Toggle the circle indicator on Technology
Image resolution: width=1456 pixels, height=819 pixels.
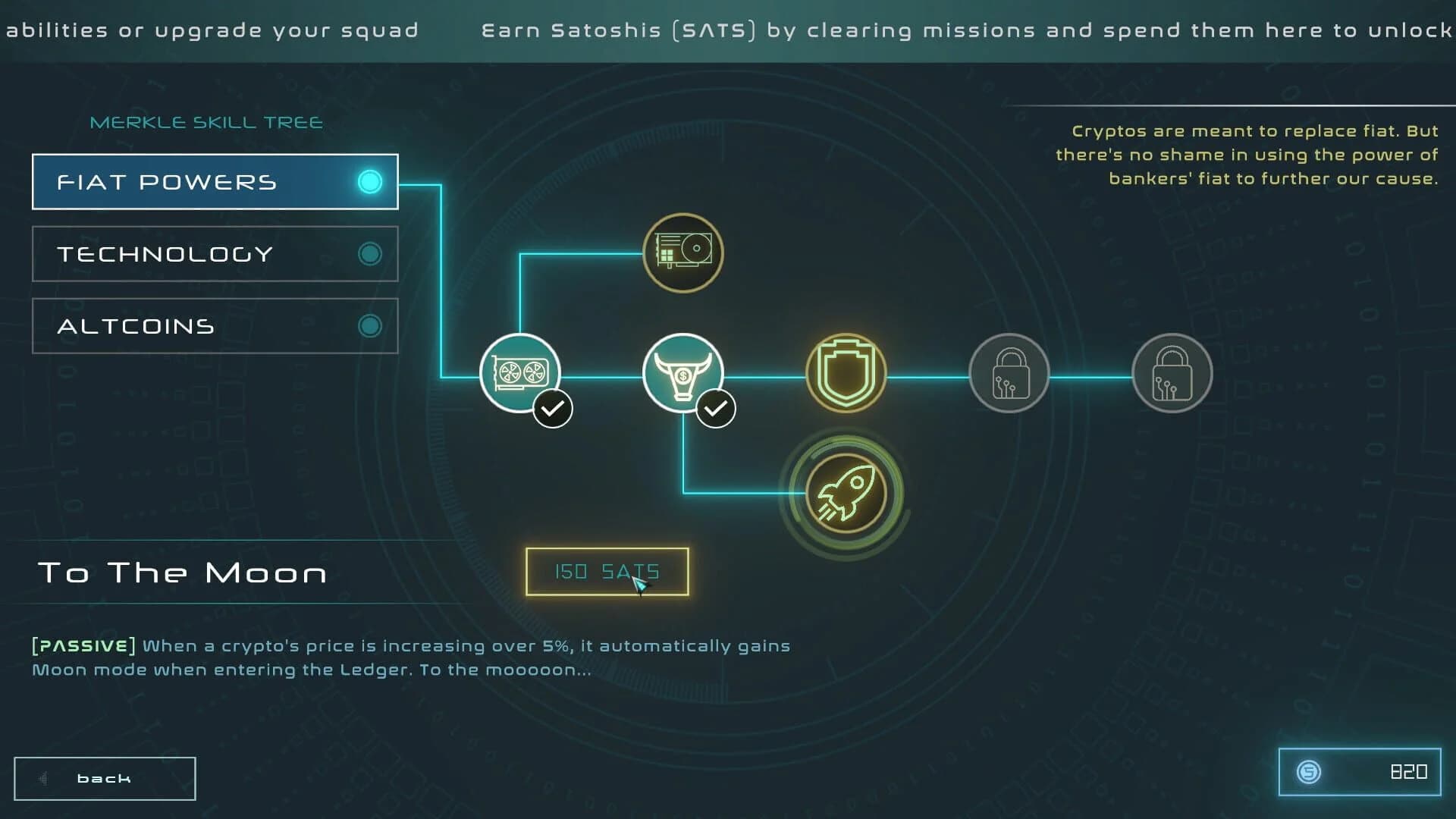369,253
